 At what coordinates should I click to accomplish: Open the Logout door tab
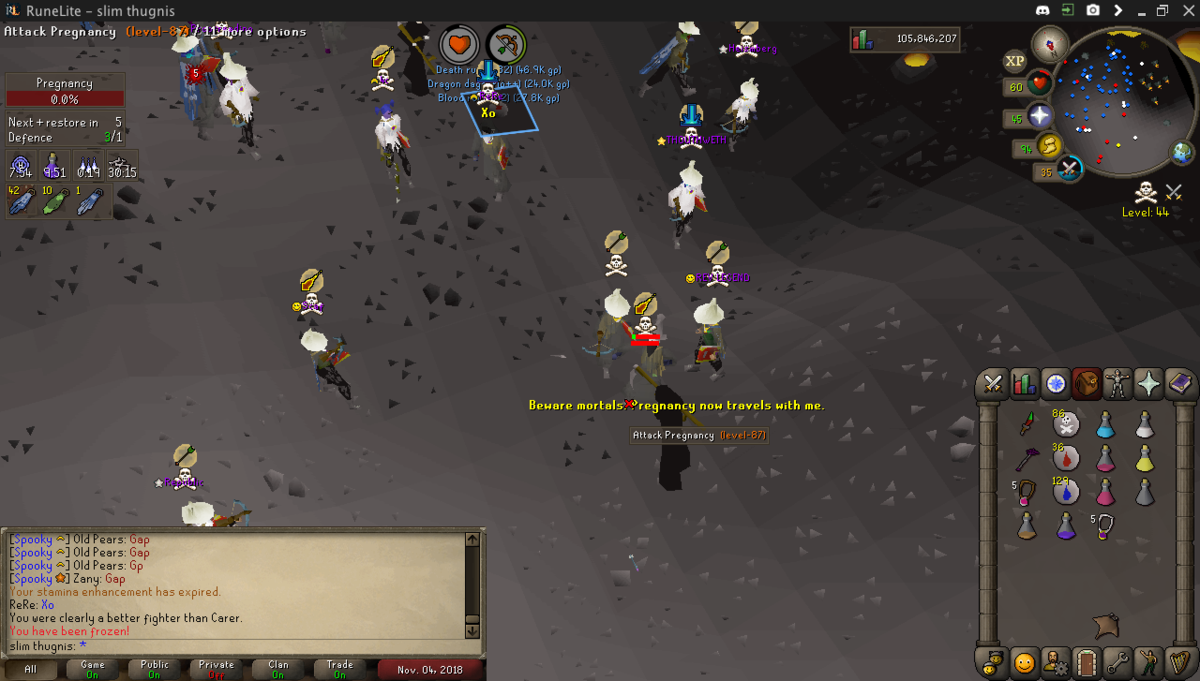(1086, 662)
